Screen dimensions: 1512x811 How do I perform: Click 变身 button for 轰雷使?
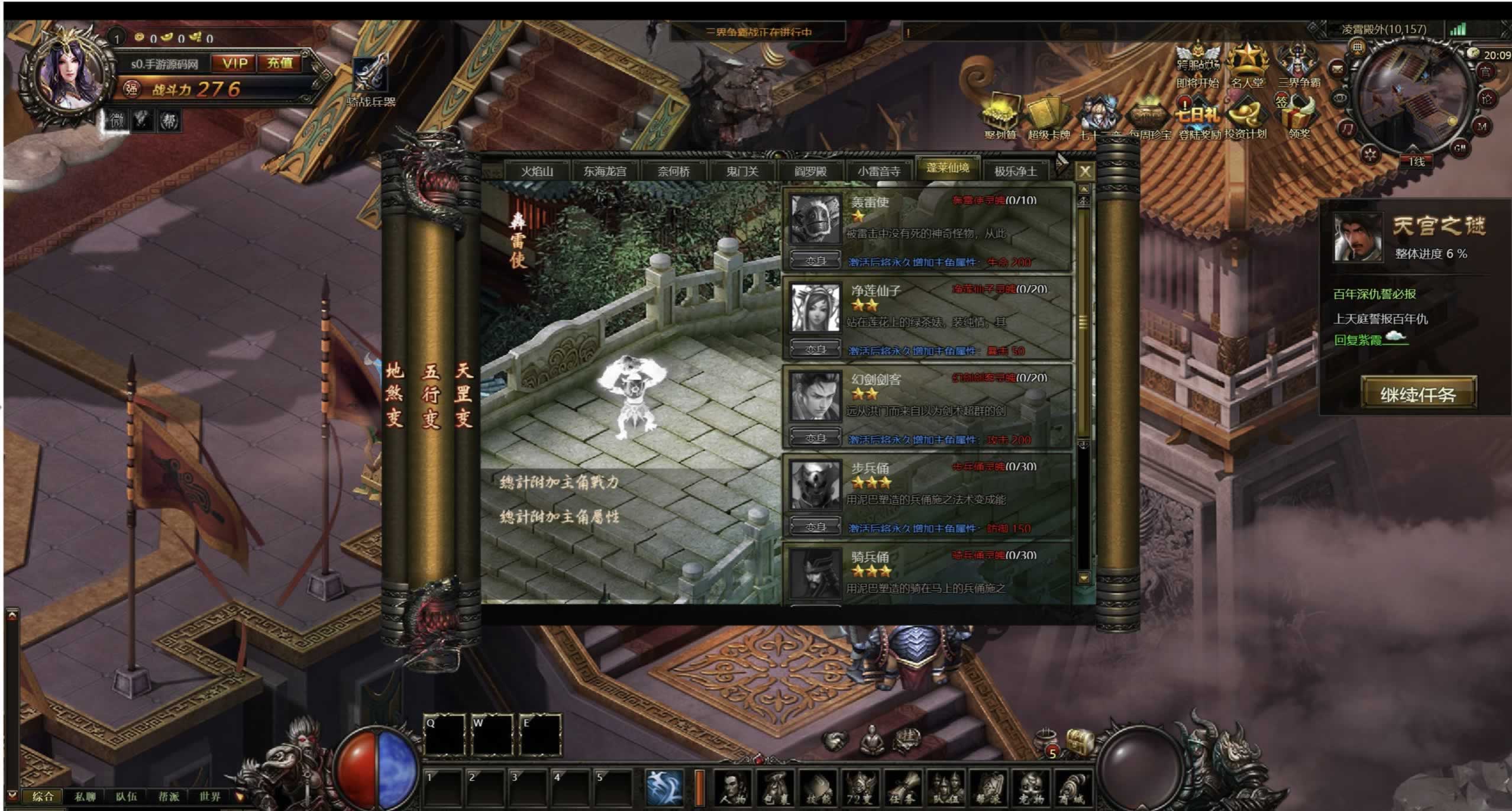tap(815, 261)
